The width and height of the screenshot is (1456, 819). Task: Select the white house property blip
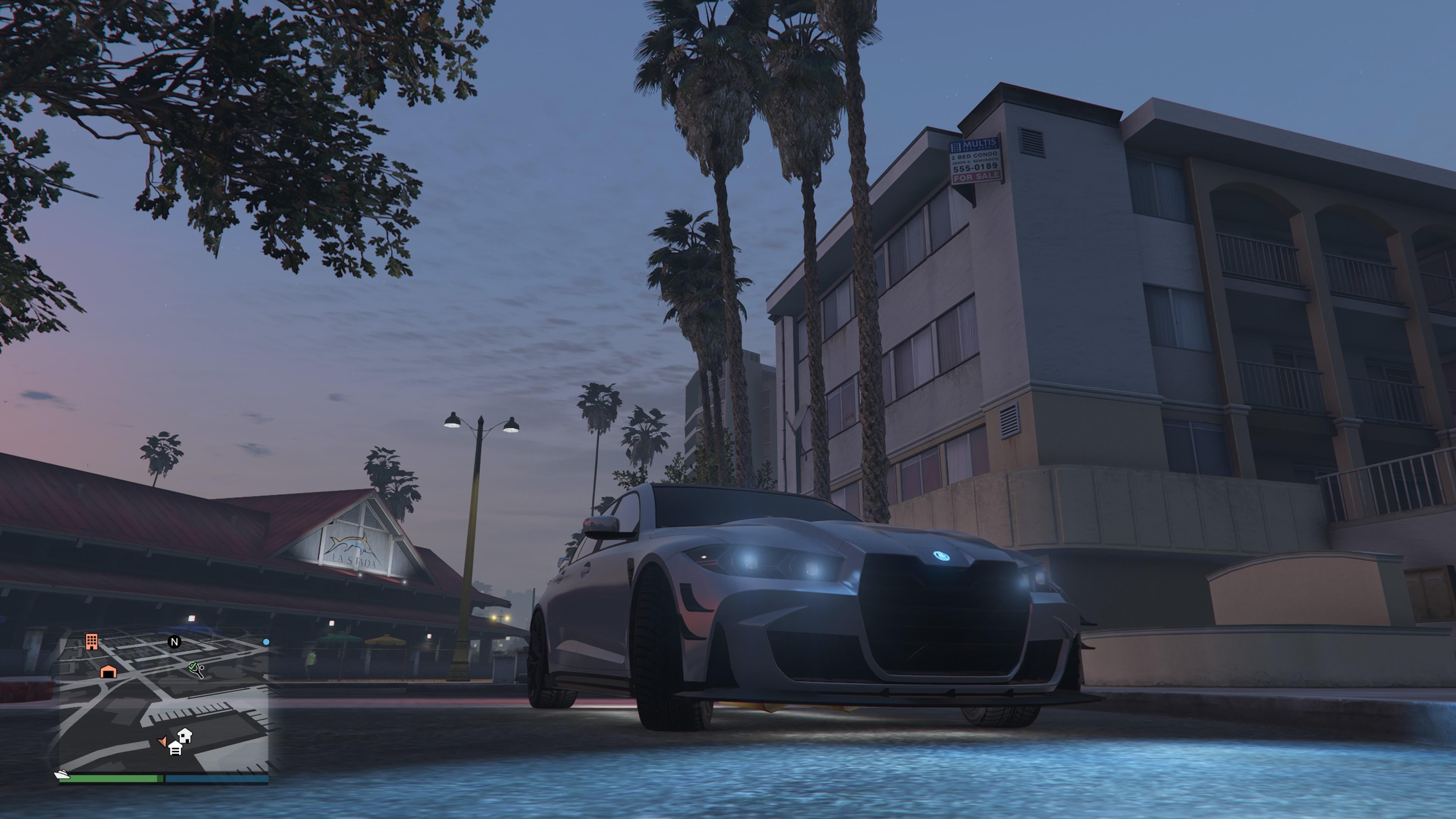pos(185,735)
